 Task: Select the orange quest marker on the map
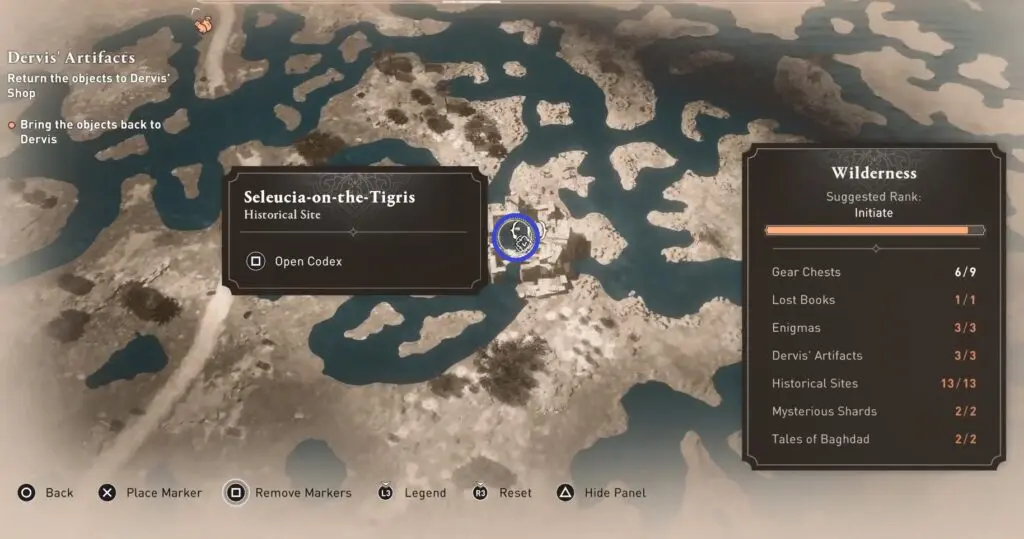[x=203, y=21]
